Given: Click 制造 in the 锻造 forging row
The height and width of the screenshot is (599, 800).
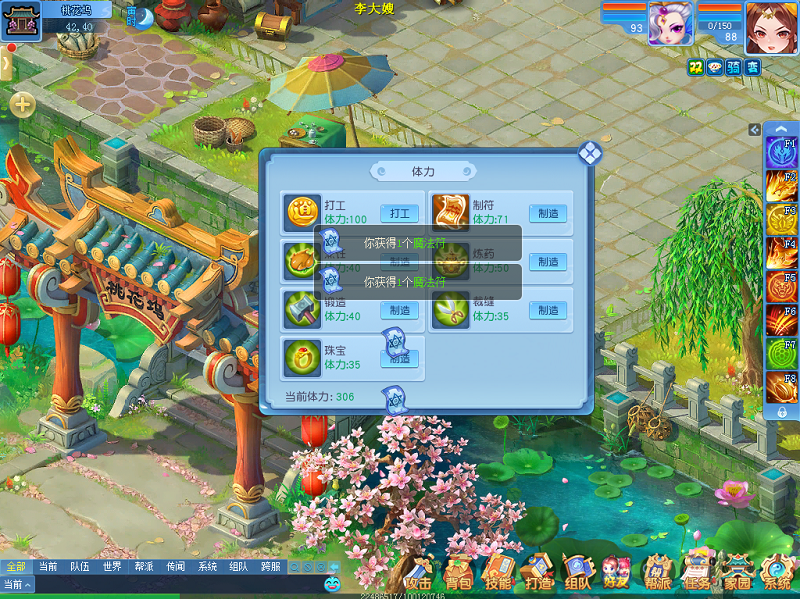Looking at the screenshot, I should 399,311.
